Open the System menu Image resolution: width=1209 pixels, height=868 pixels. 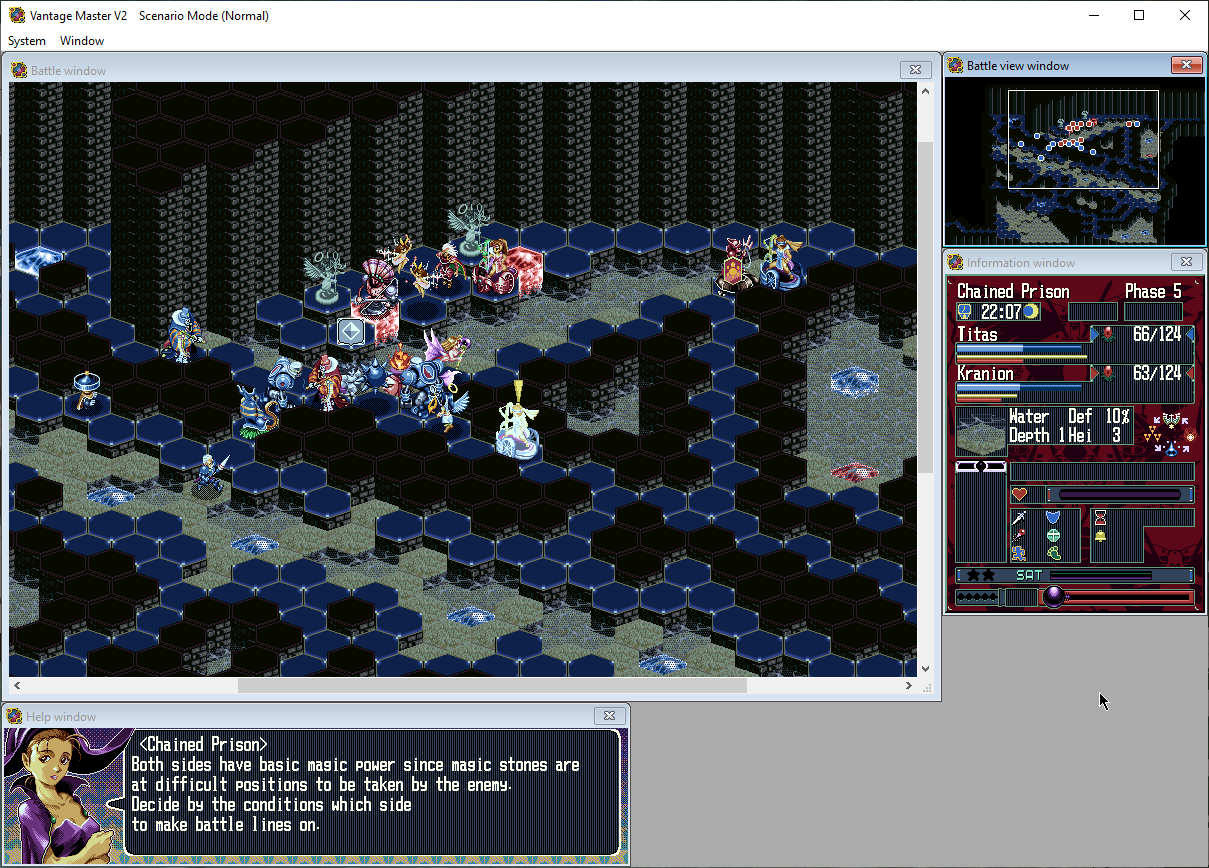click(27, 41)
